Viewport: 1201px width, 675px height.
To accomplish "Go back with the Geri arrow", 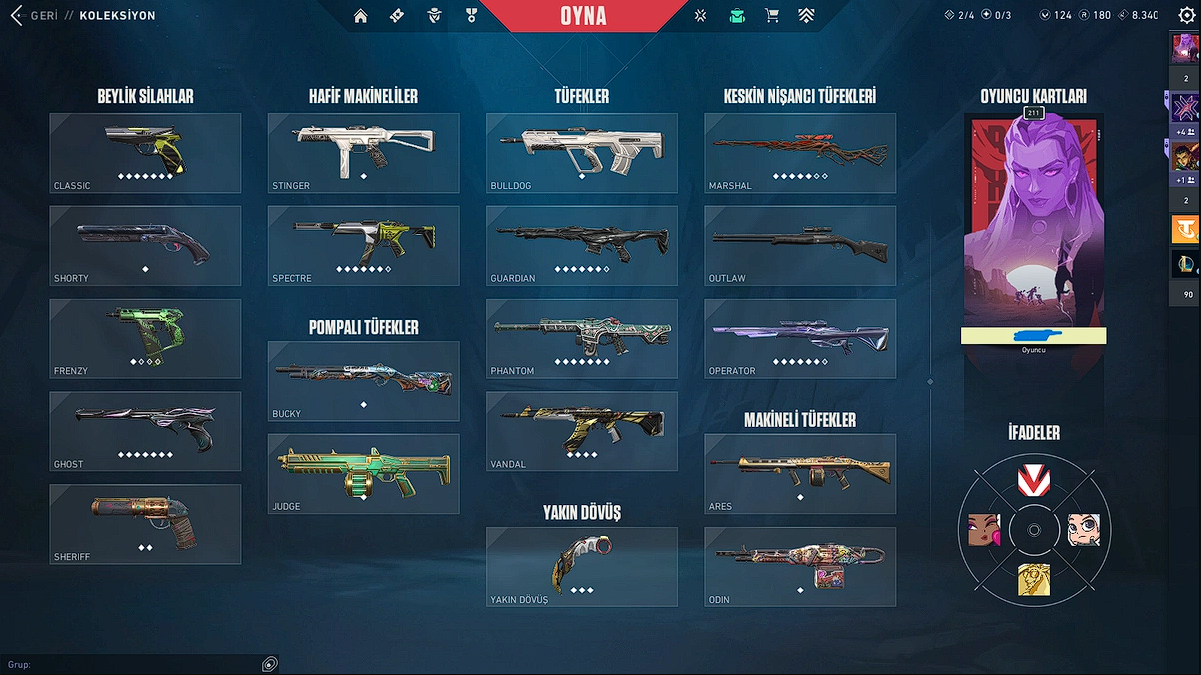I will click(16, 16).
